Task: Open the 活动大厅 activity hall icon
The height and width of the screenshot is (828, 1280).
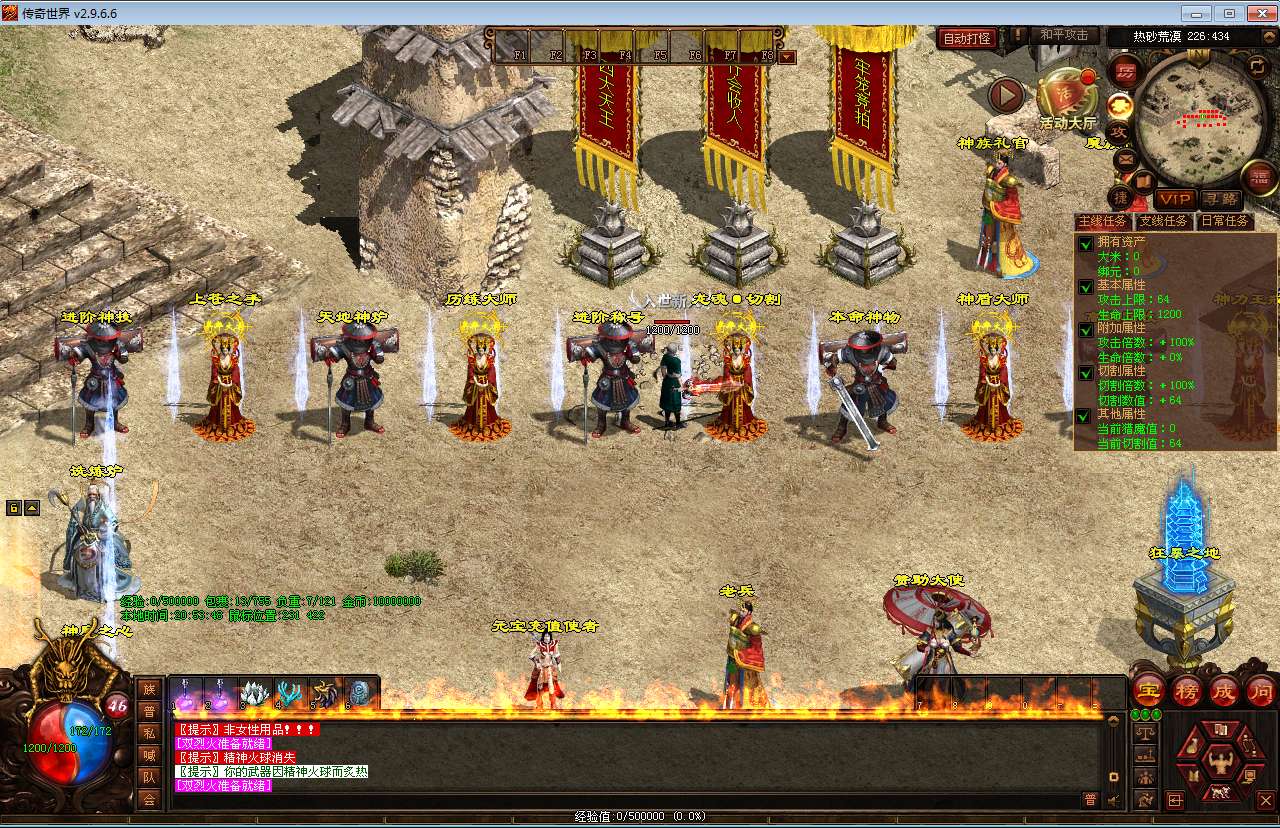Action: (1066, 98)
